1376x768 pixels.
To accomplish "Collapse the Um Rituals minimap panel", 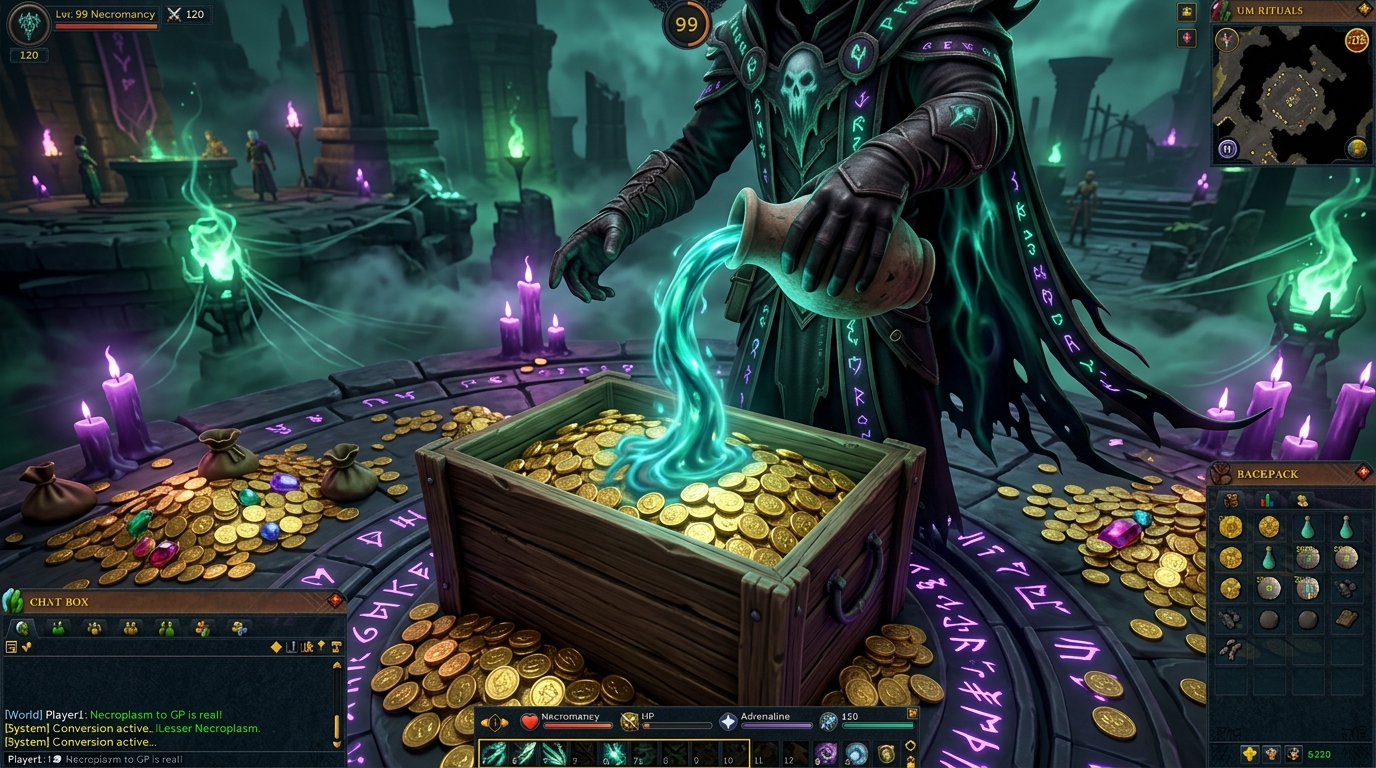I will coord(1363,10).
